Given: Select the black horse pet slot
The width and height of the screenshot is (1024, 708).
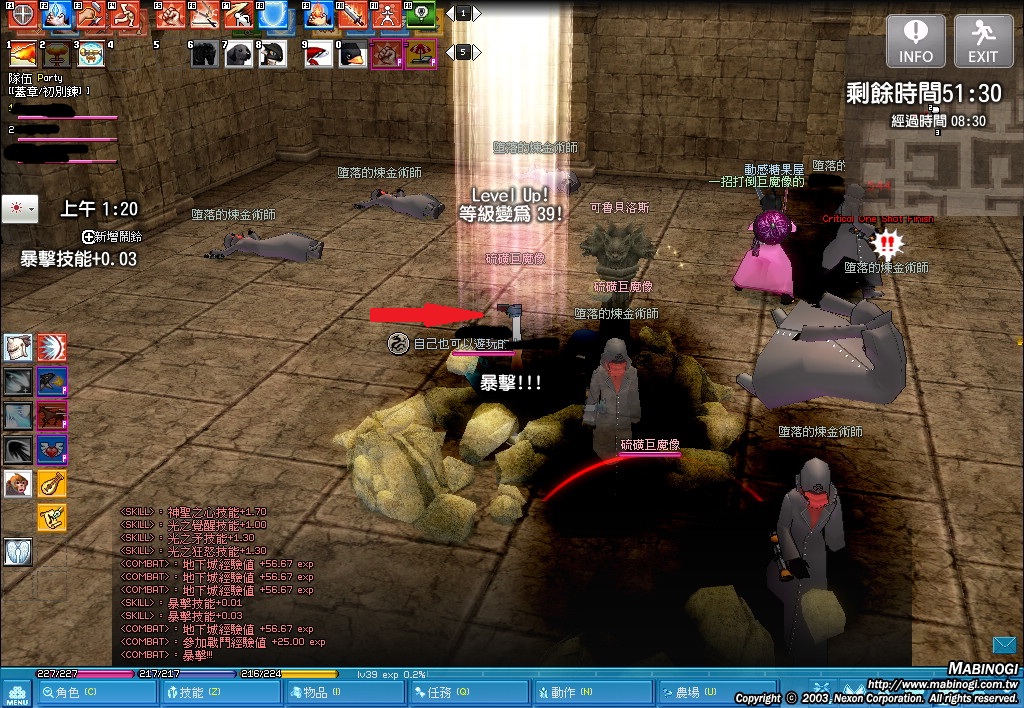Looking at the screenshot, I should (205, 54).
